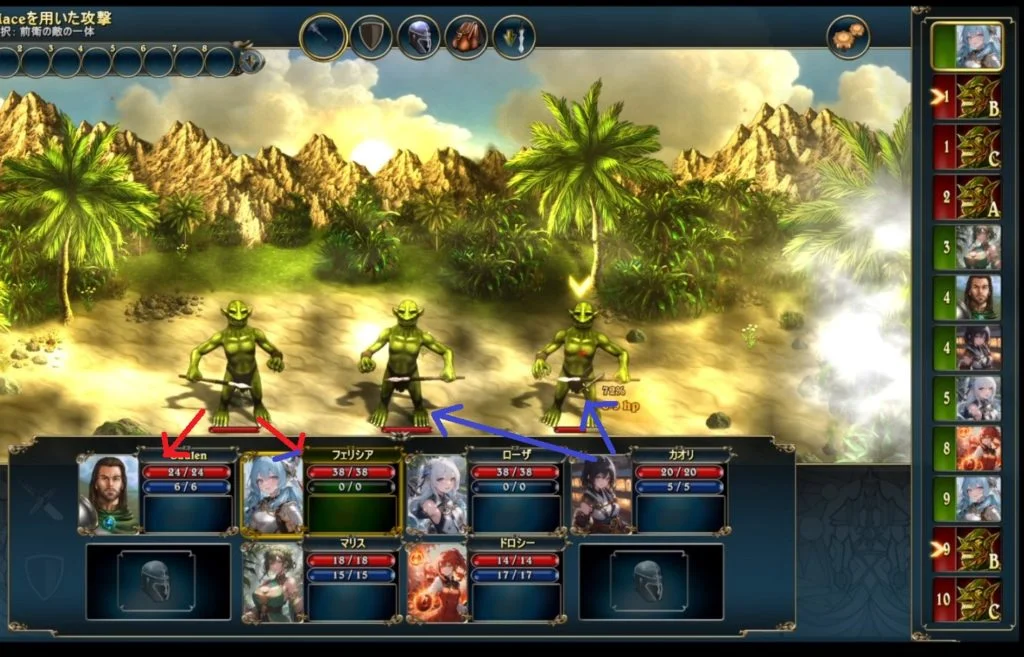Click the helmet action icon
Viewport: 1024px width, 657px height.
pos(419,37)
